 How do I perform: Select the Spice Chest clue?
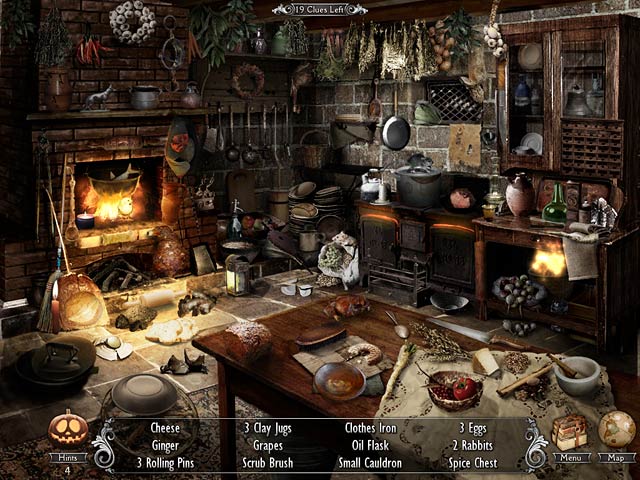[470, 463]
